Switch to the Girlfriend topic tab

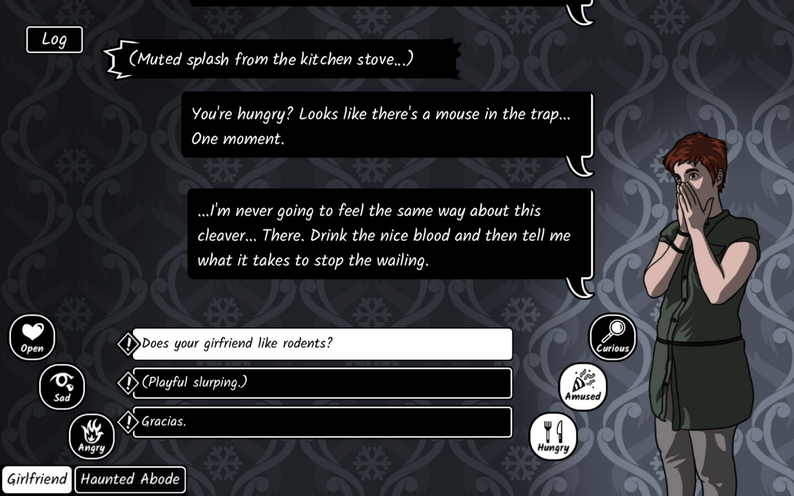coord(37,479)
